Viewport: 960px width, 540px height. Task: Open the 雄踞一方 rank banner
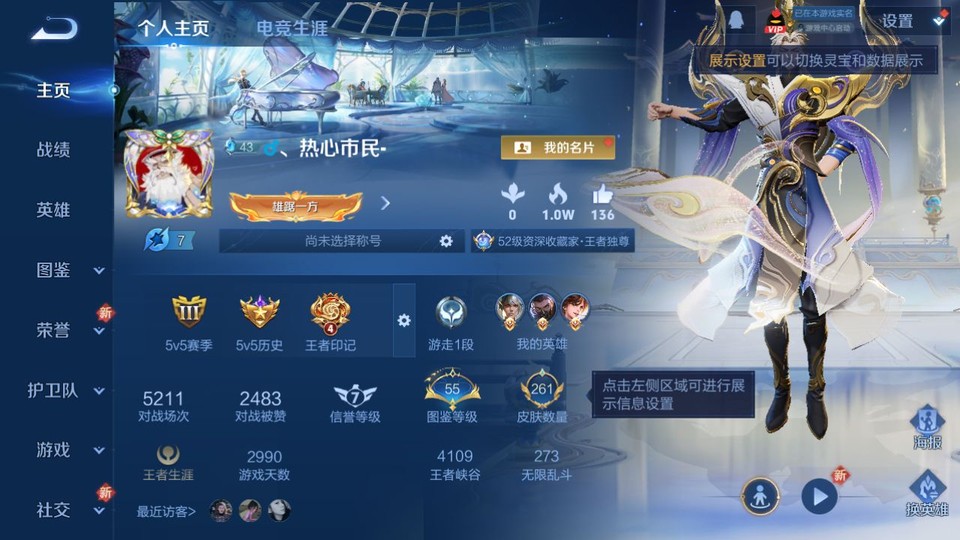tap(295, 206)
